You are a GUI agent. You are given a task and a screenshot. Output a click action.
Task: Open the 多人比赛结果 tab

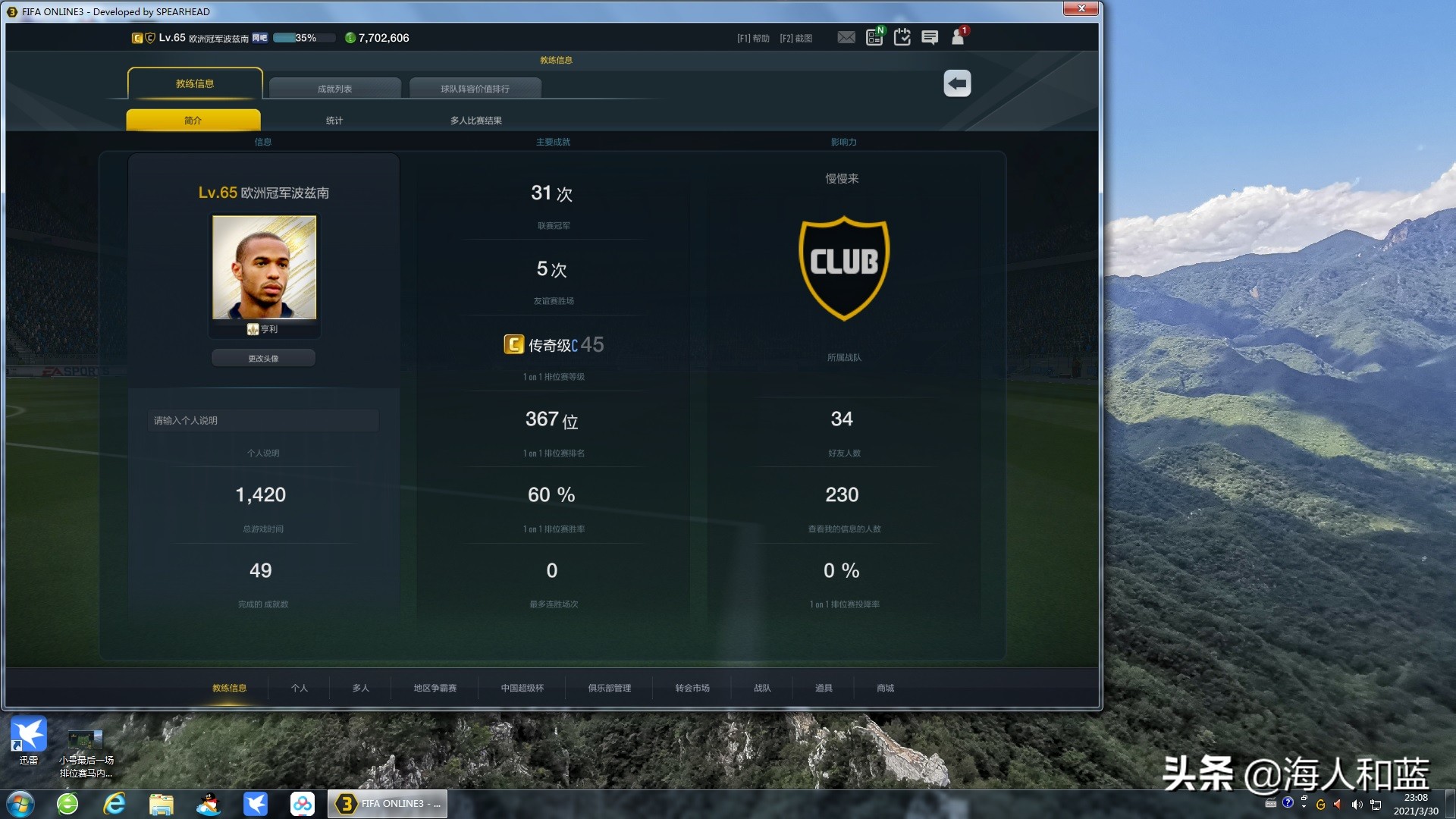click(x=476, y=119)
